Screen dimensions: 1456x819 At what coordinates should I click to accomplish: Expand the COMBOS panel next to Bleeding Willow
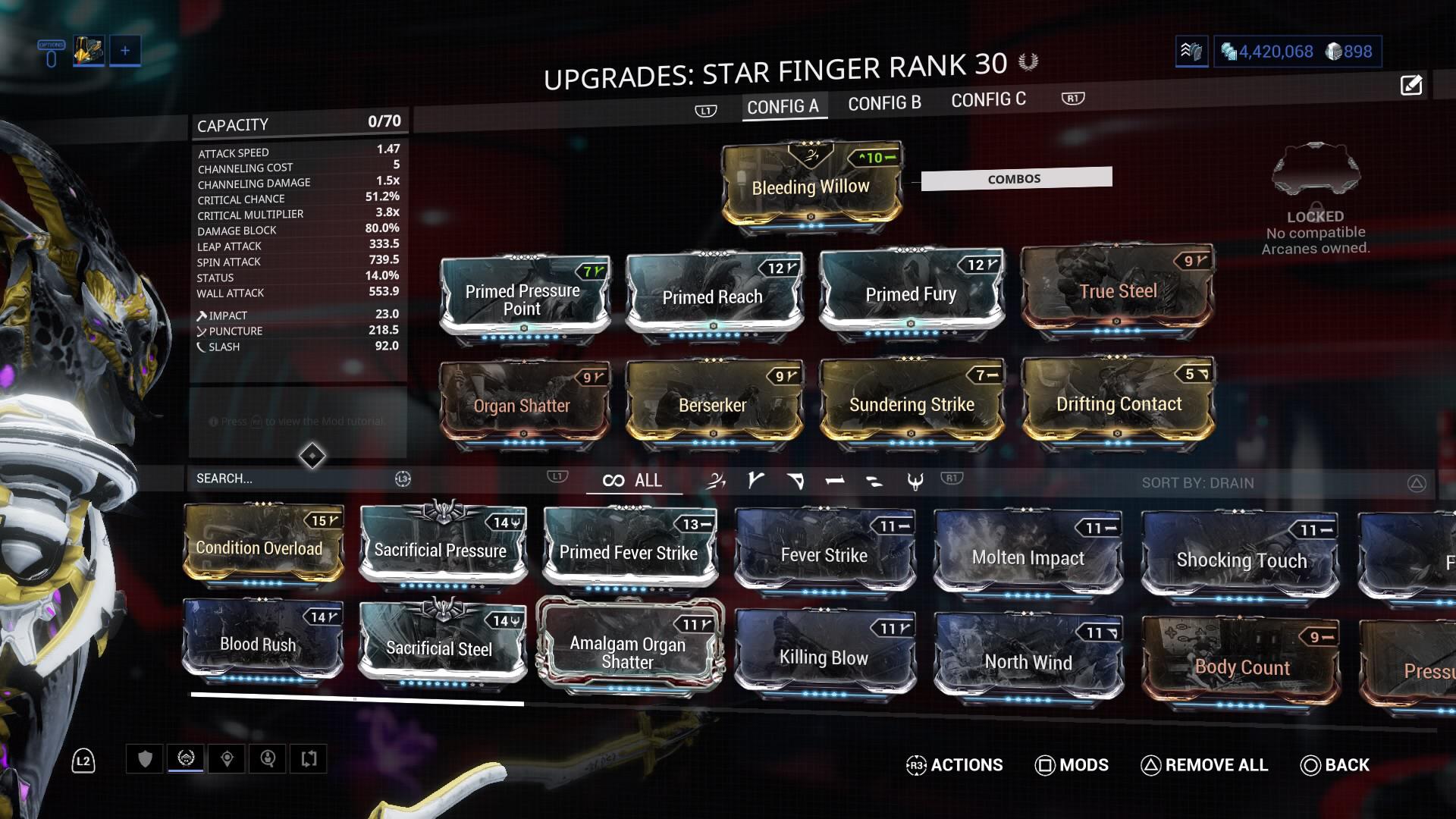tap(1015, 177)
